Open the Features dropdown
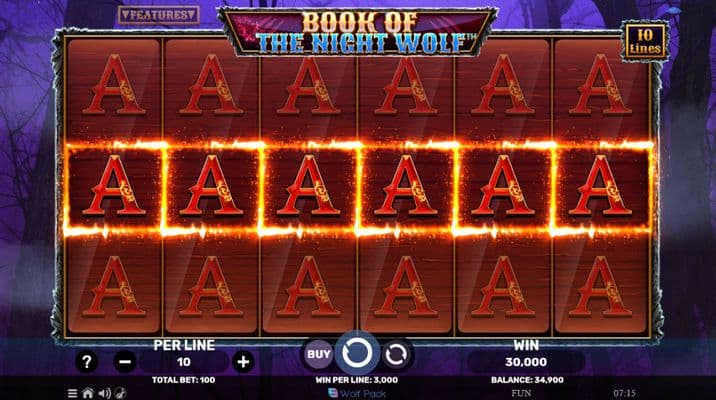The width and height of the screenshot is (716, 400). coord(158,15)
